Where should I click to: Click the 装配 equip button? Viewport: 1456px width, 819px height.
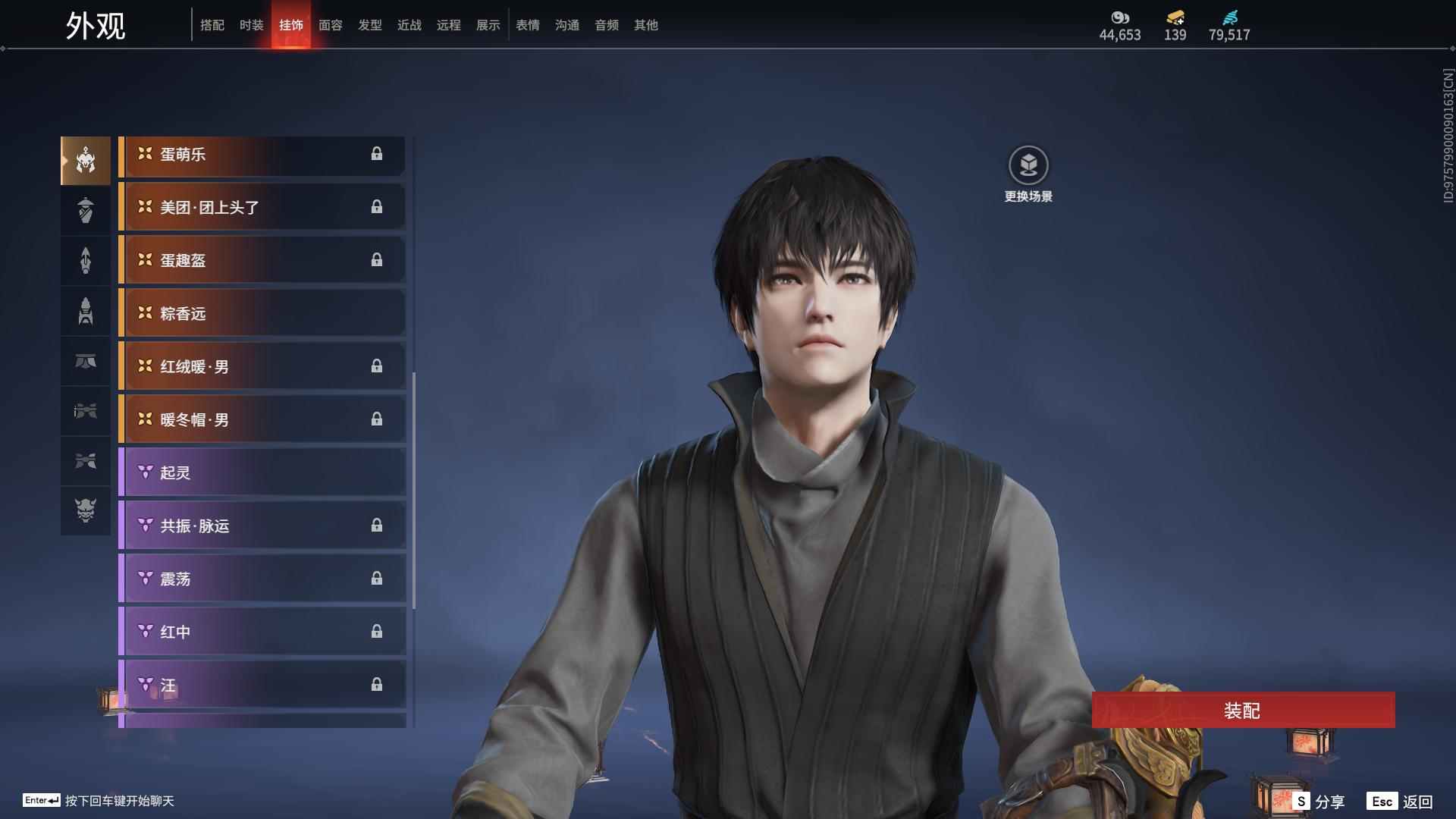click(1243, 711)
